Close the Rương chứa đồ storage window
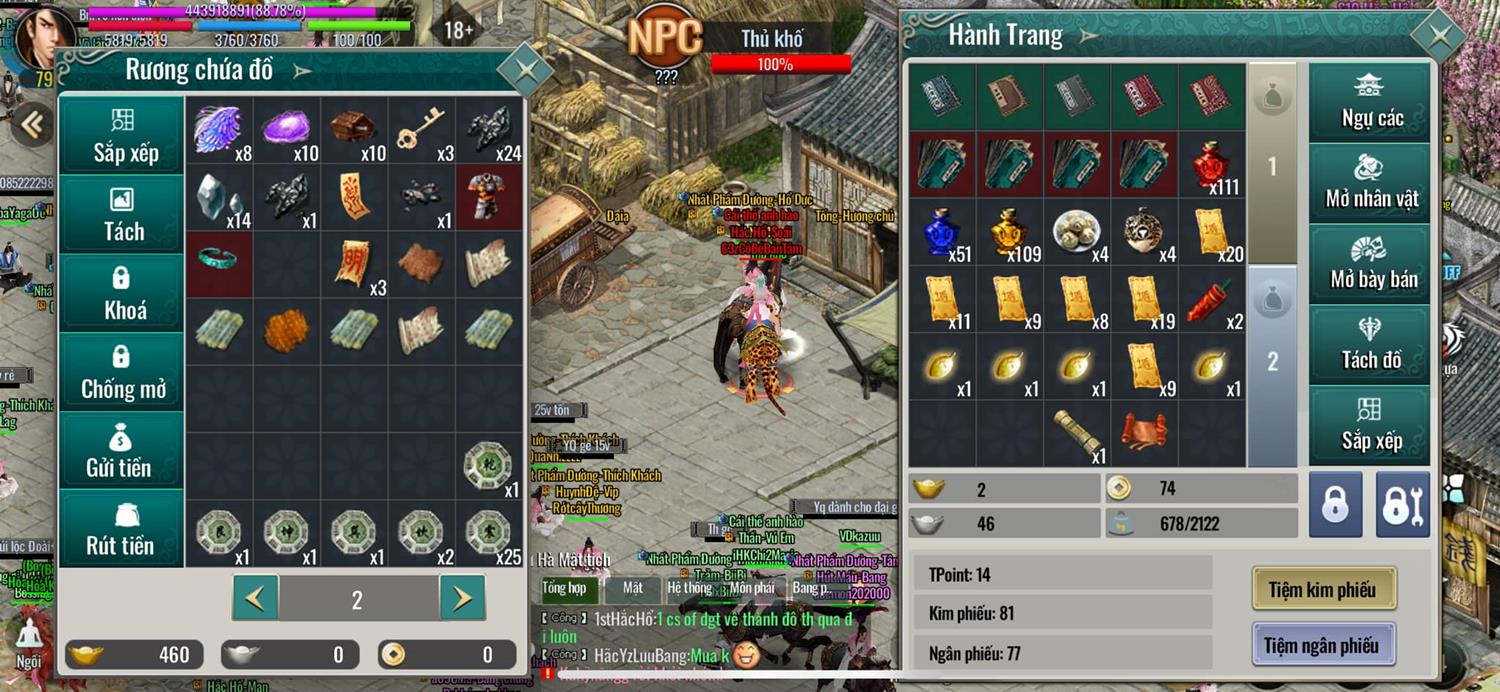Screen dimensions: 1500x692 (x=524, y=70)
